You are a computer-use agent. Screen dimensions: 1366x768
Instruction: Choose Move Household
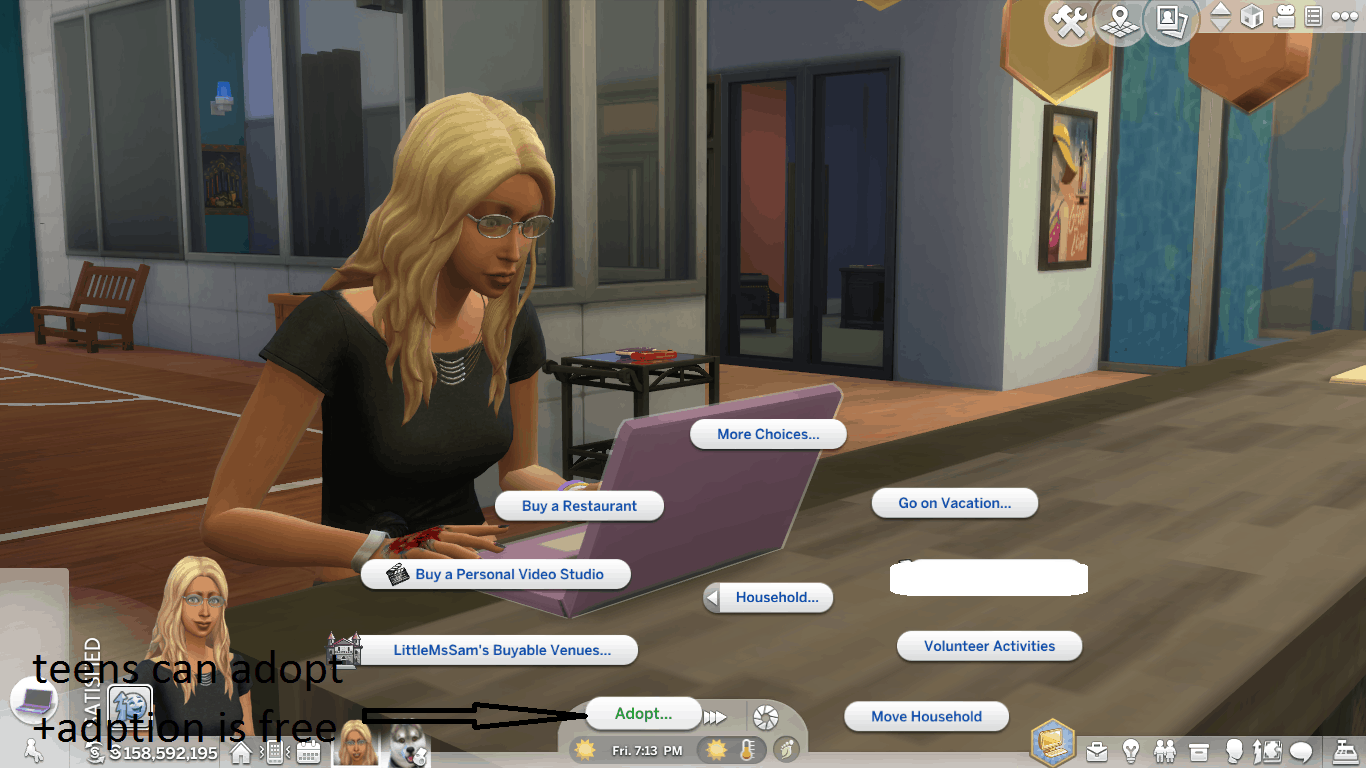coord(926,716)
